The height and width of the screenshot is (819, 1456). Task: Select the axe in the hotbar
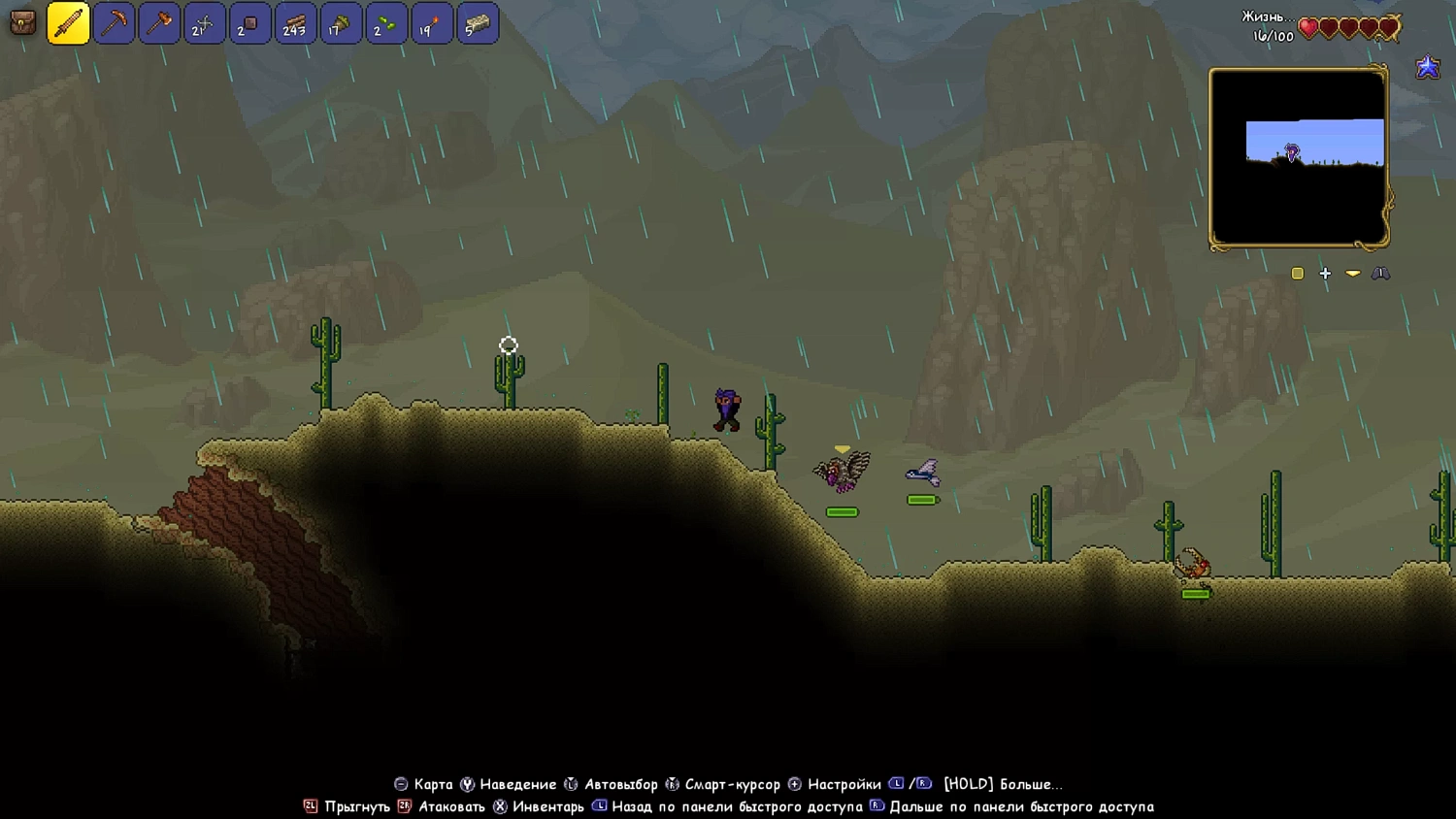point(159,23)
